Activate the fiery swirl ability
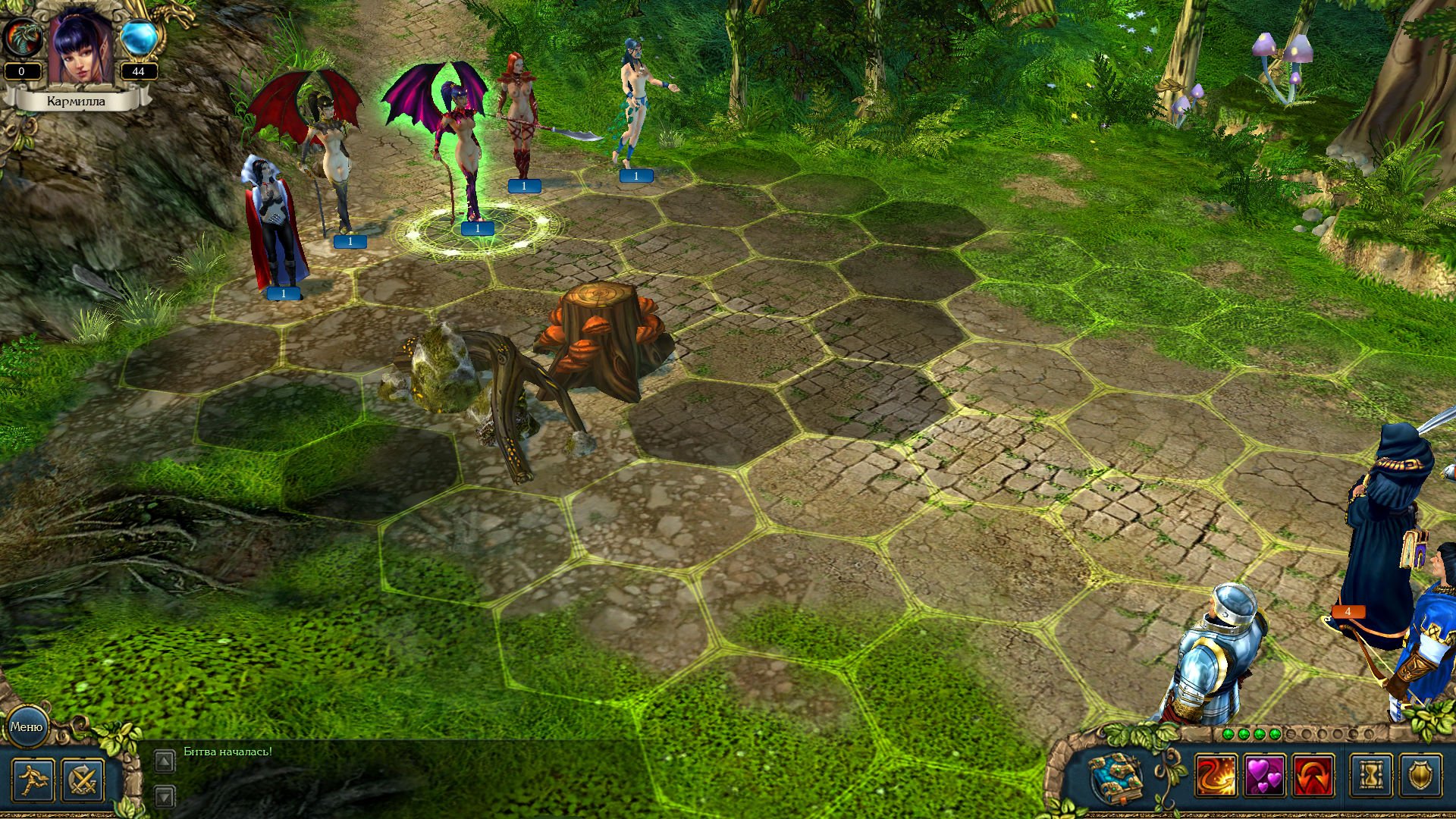 point(1216,776)
